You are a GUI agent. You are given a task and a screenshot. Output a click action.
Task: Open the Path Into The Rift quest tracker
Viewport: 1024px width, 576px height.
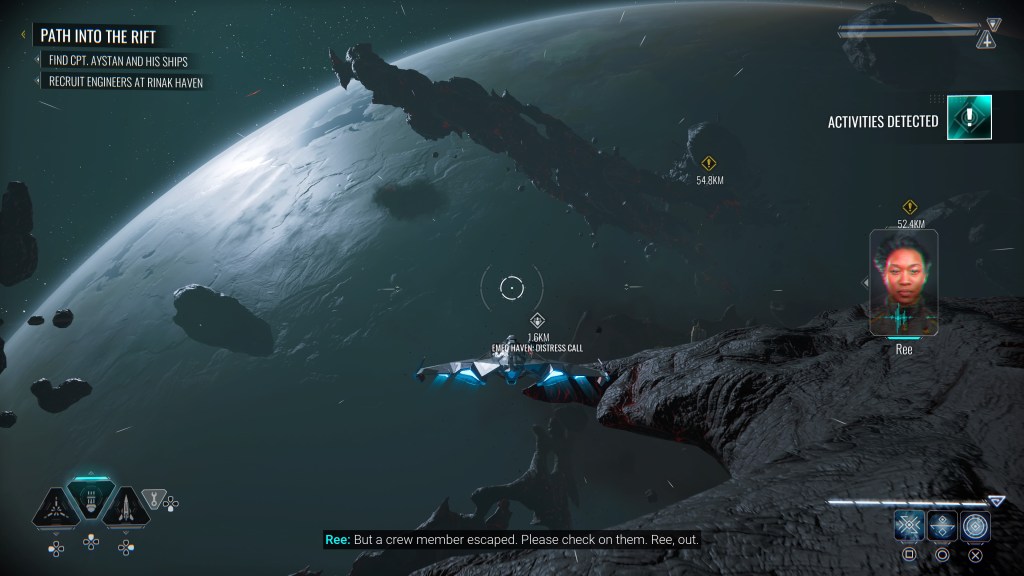pos(100,35)
